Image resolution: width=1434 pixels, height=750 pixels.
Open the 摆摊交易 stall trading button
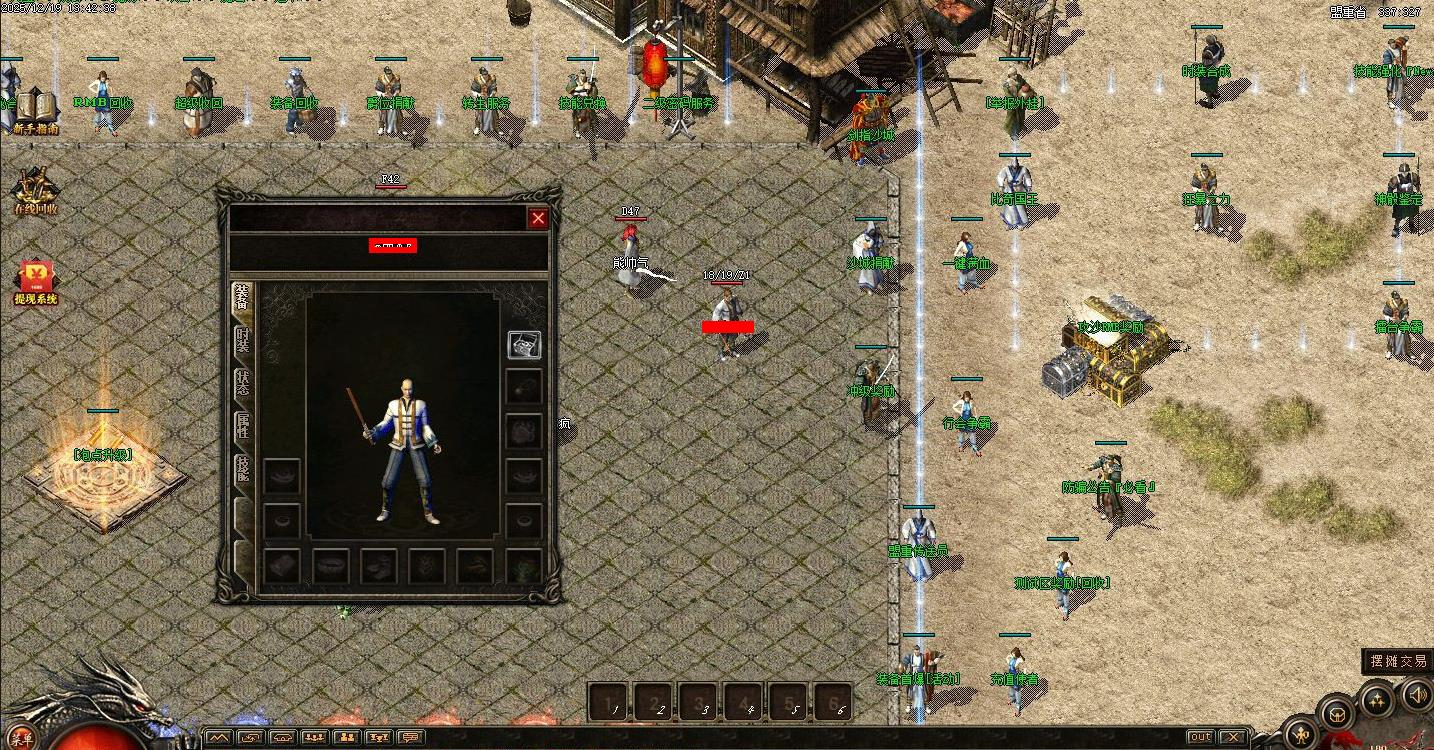(1398, 661)
